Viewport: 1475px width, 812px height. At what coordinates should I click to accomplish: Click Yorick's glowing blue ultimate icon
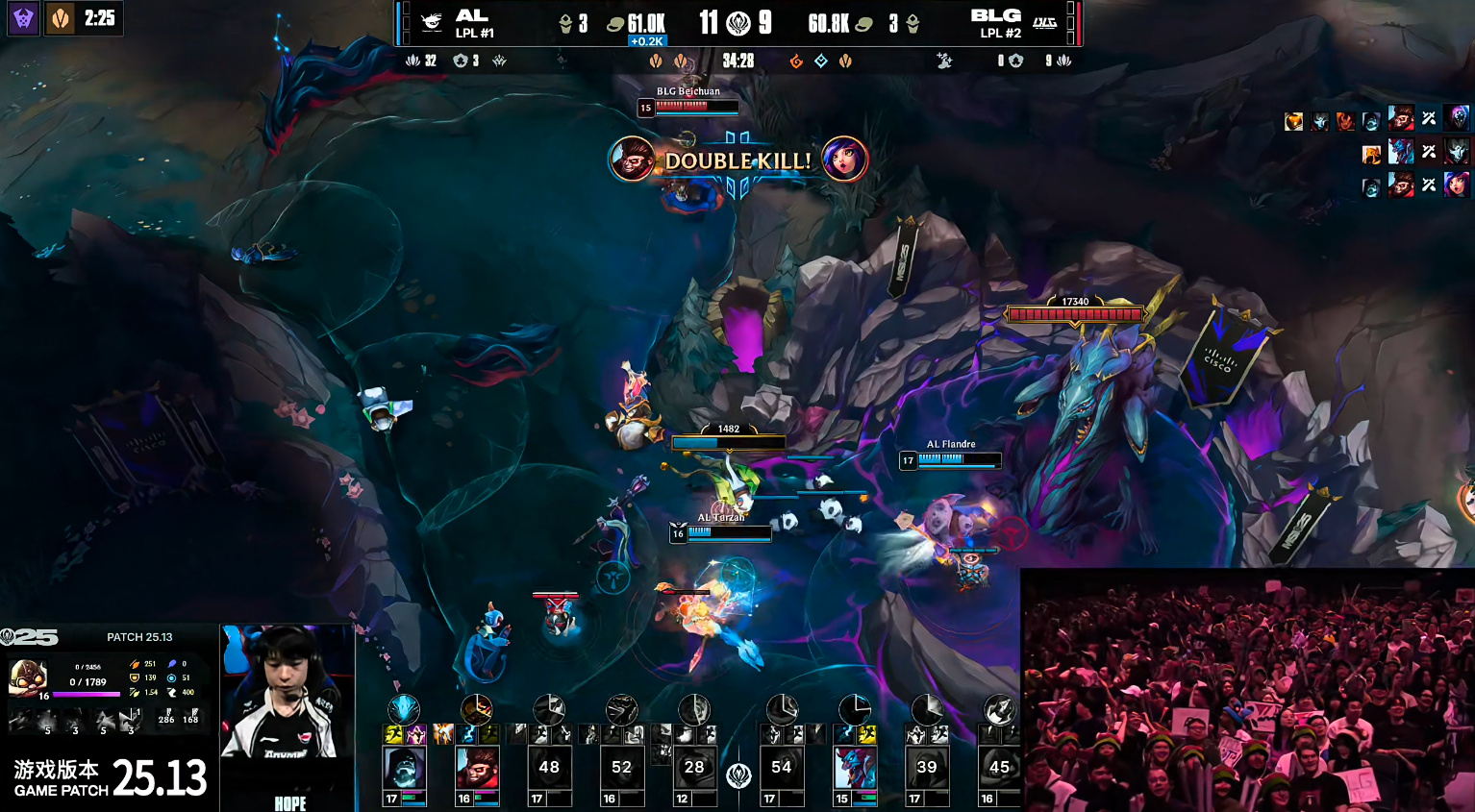(404, 709)
